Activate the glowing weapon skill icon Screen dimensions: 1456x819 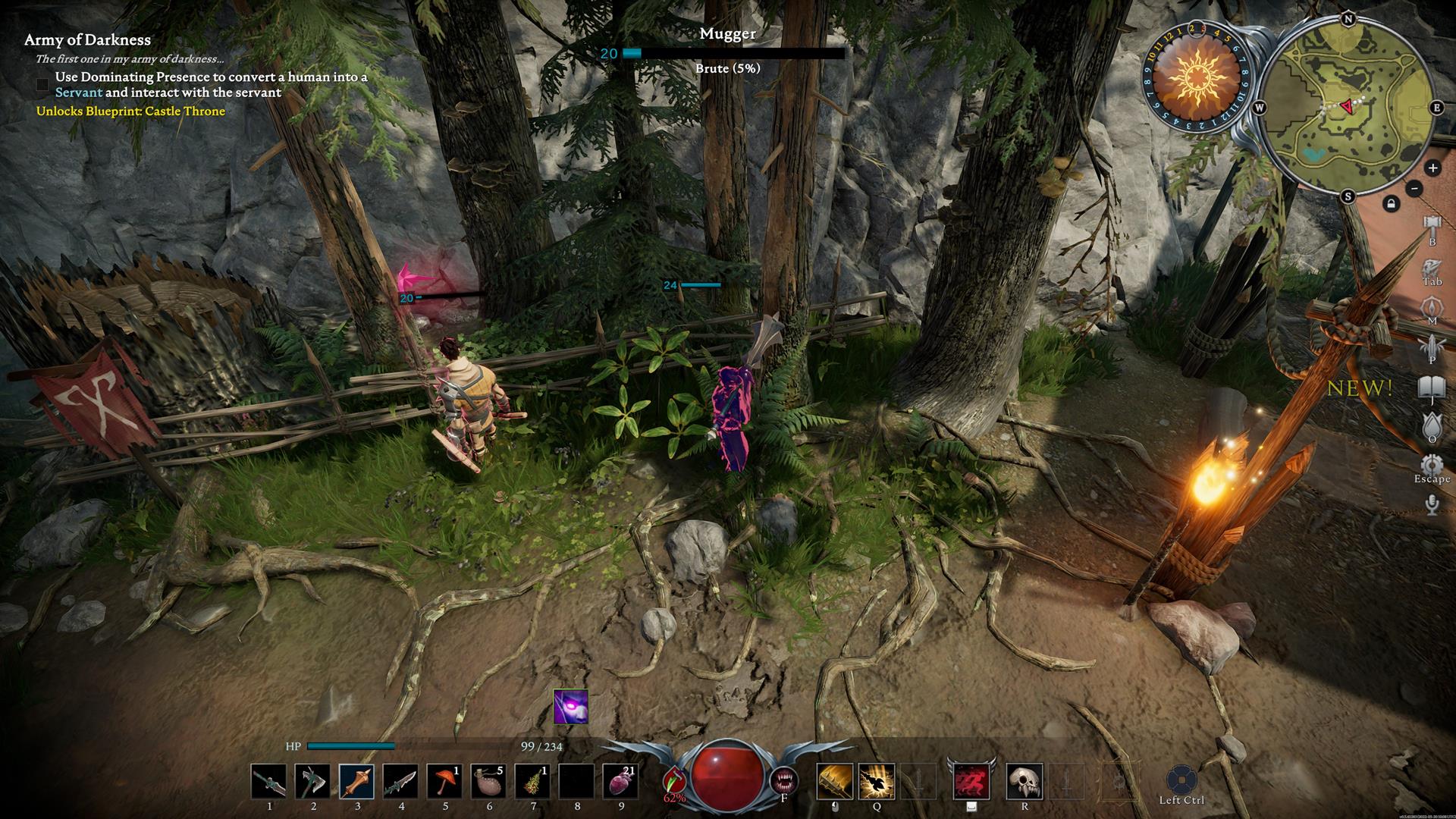pos(877,782)
